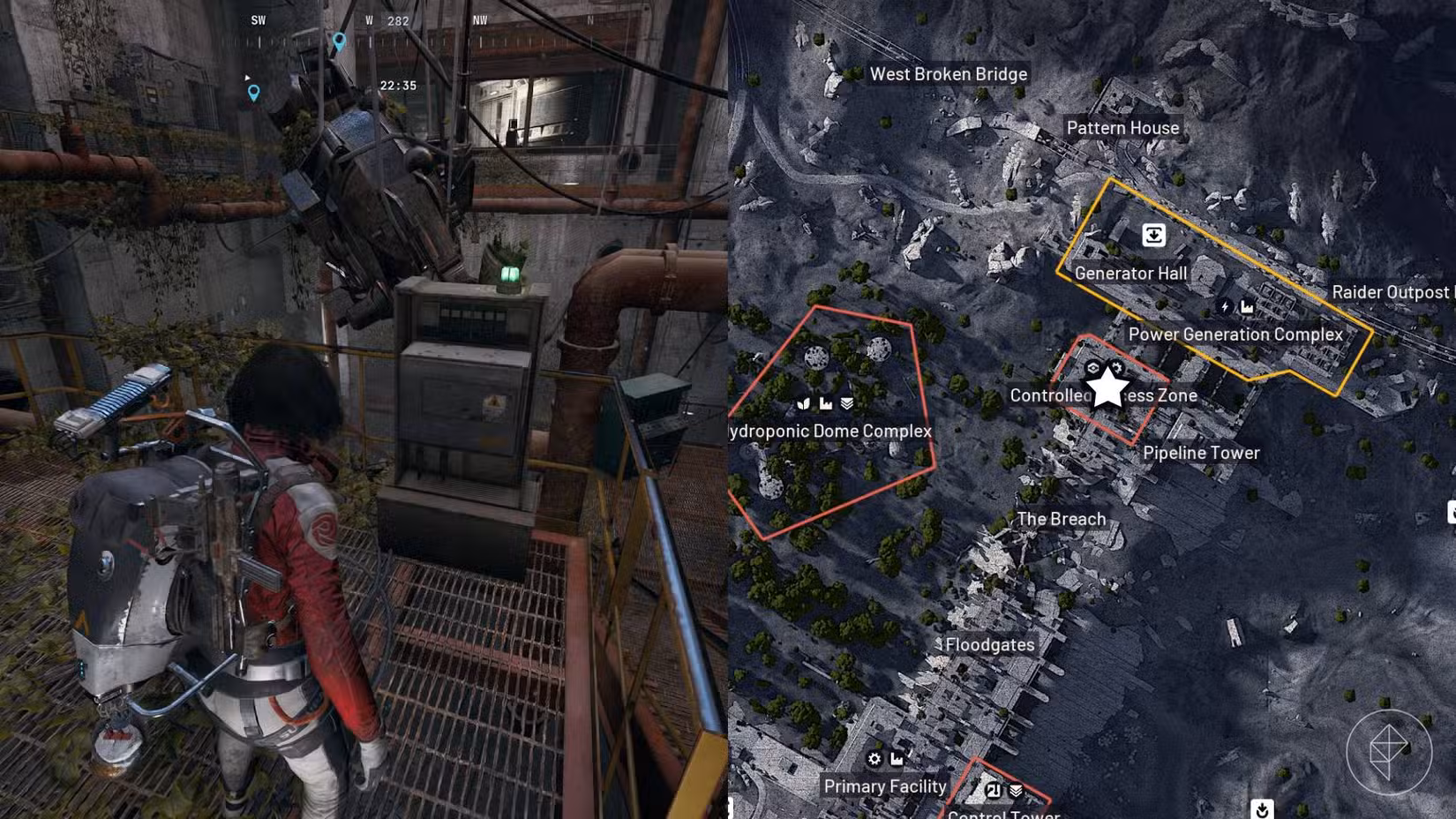Select The Breach on the map

pyautogui.click(x=1061, y=519)
